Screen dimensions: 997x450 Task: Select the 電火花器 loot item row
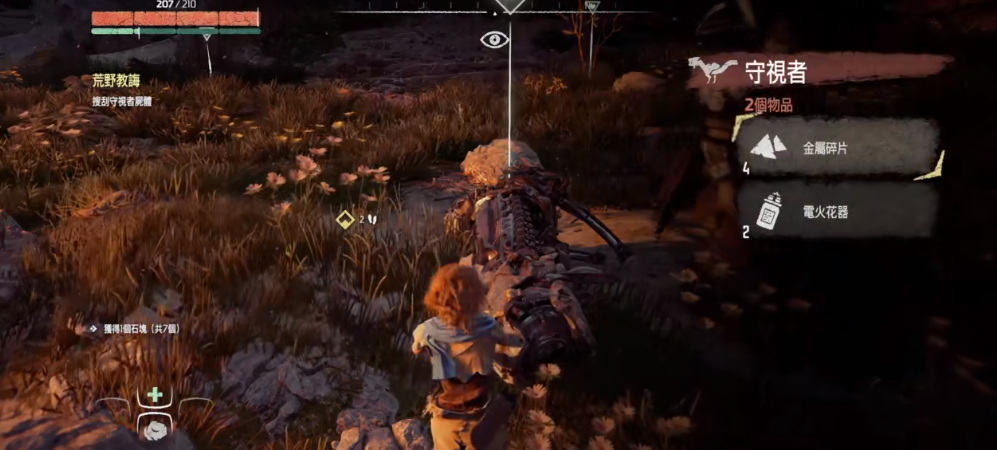pos(839,211)
